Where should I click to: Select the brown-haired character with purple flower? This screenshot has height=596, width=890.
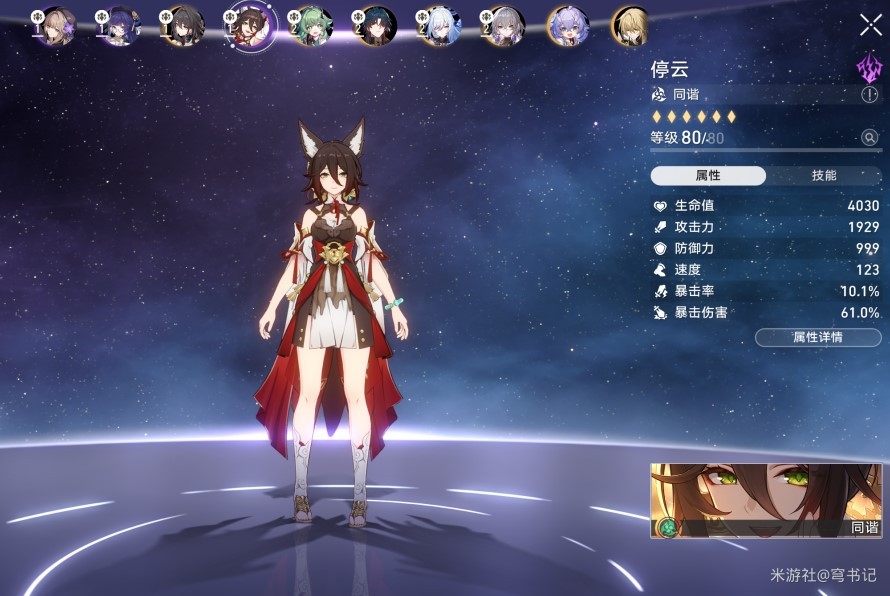57,26
